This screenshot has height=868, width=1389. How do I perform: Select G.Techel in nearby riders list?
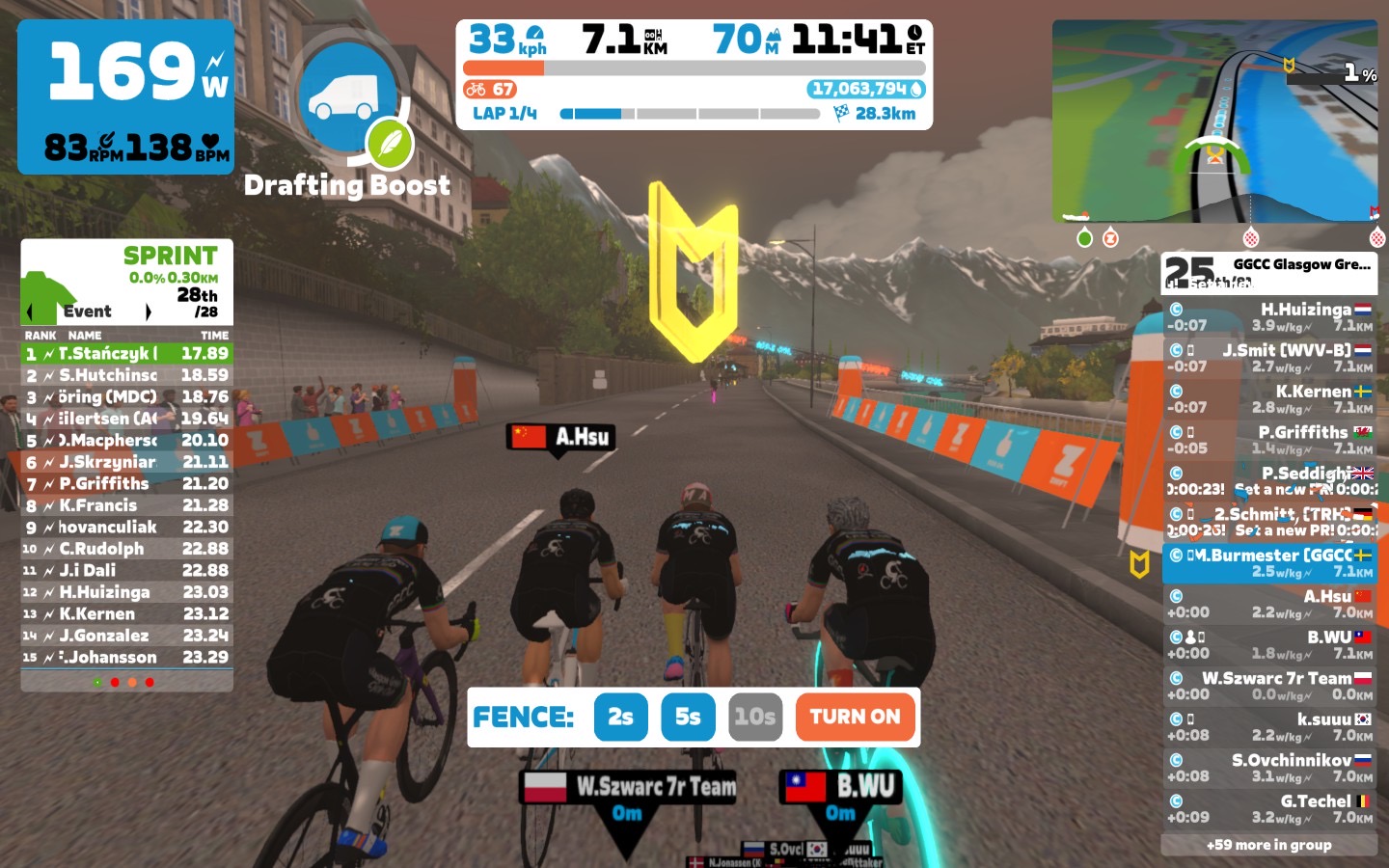pyautogui.click(x=1268, y=808)
